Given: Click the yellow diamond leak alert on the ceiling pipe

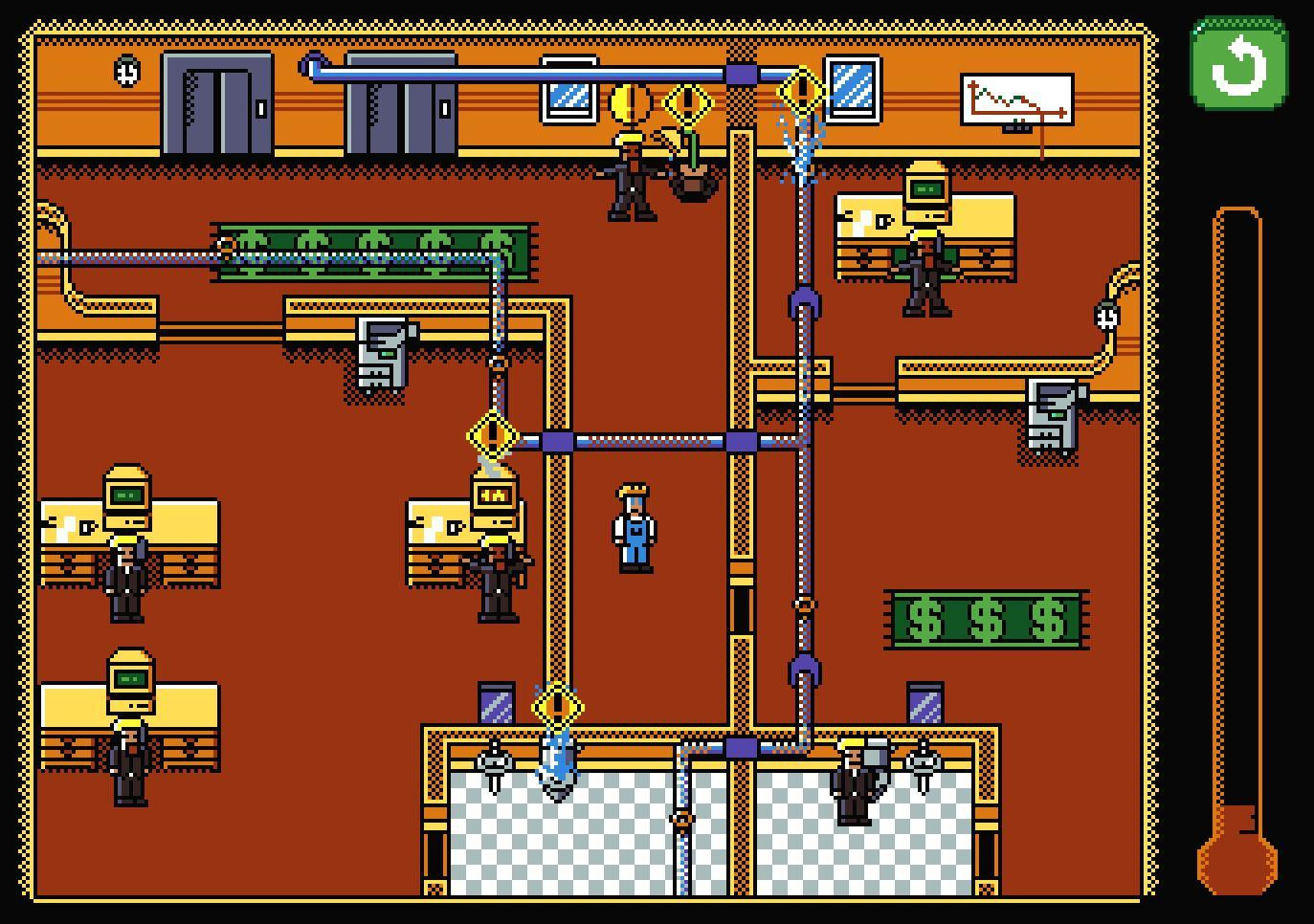Looking at the screenshot, I should pos(802,88).
